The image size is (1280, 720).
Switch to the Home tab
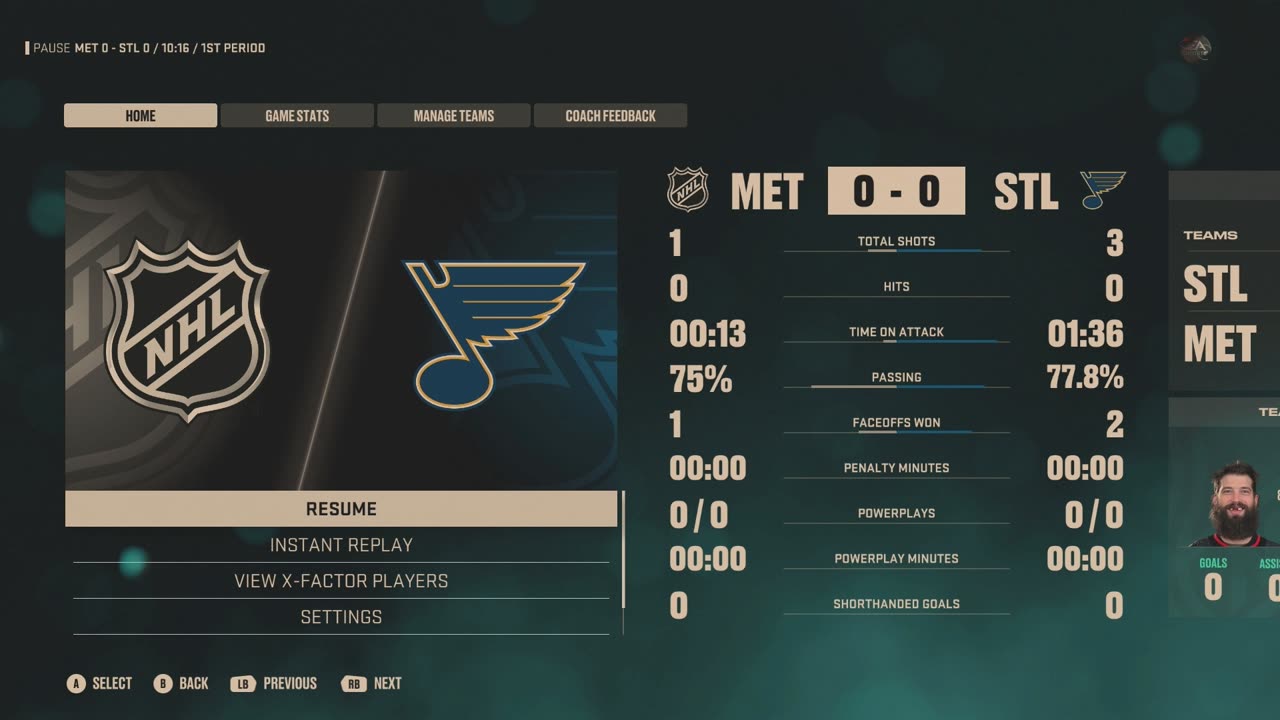[x=140, y=116]
